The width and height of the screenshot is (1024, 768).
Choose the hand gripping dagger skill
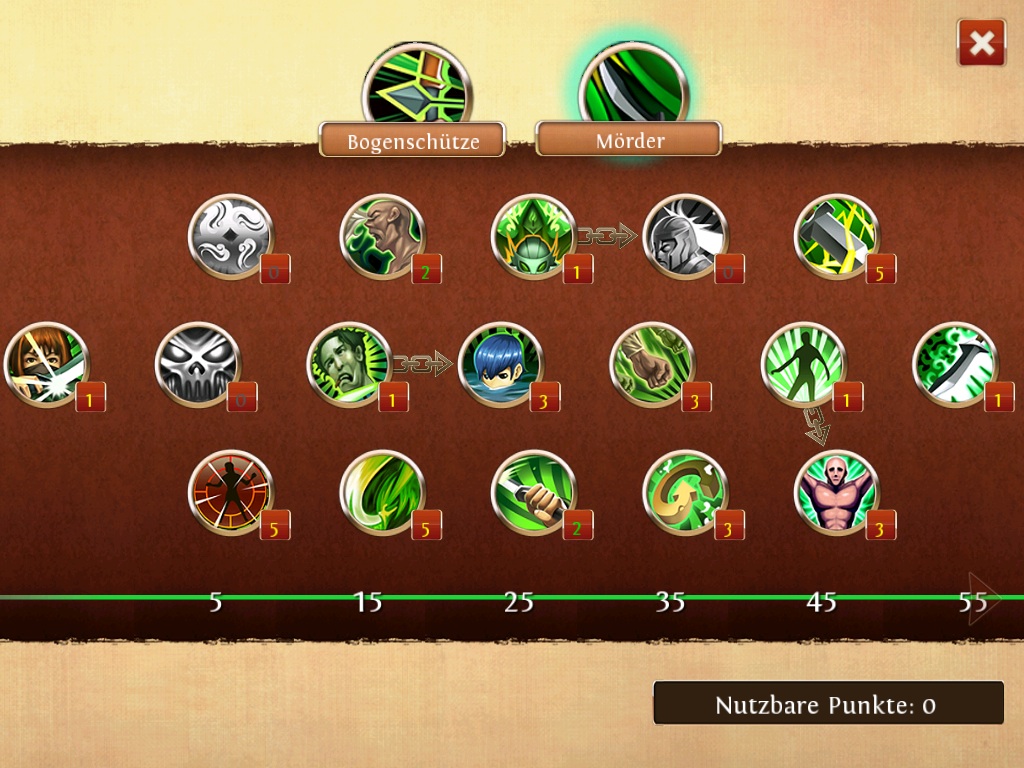[534, 492]
